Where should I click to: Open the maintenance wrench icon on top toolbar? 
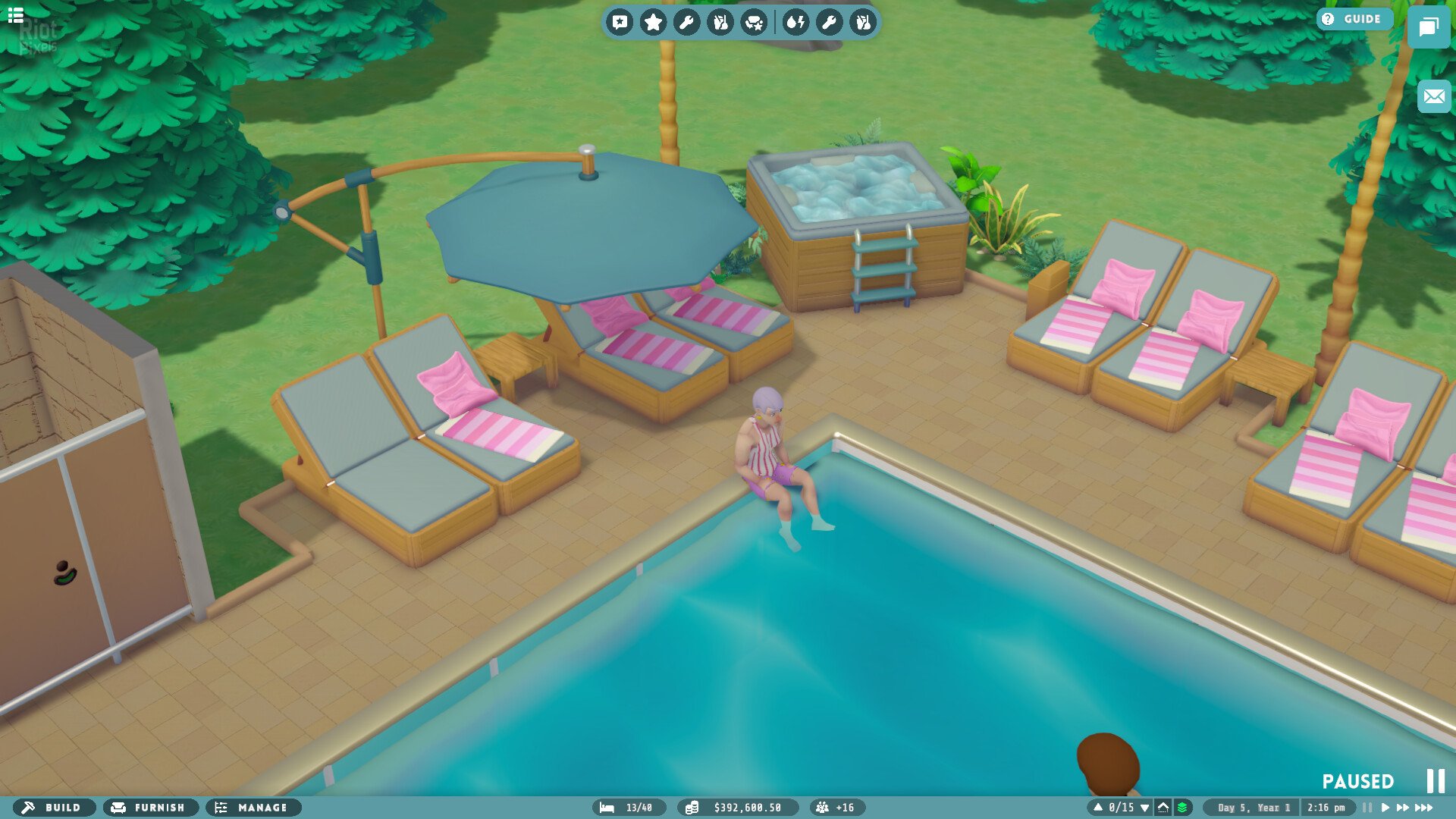pos(687,22)
